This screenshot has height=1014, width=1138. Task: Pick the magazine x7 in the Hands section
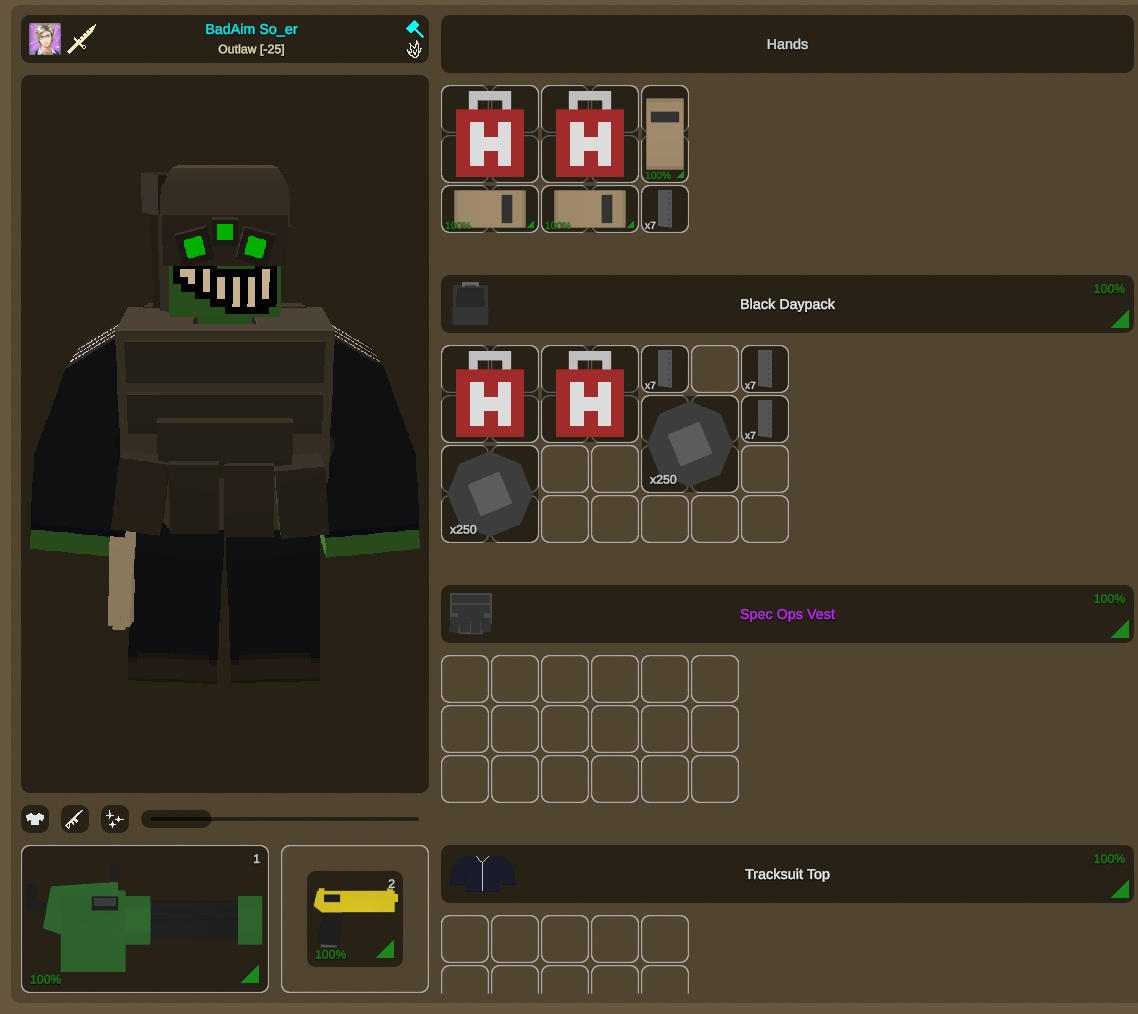665,209
